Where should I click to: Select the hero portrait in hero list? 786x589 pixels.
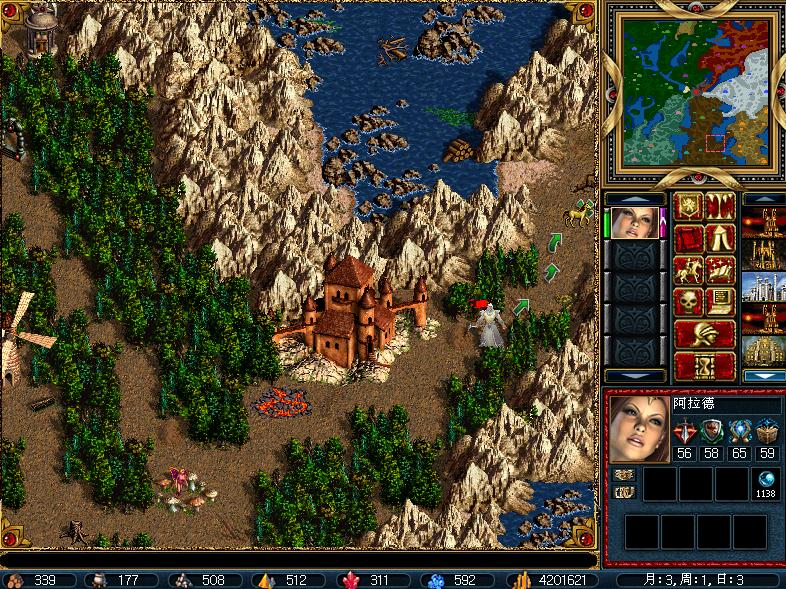634,222
